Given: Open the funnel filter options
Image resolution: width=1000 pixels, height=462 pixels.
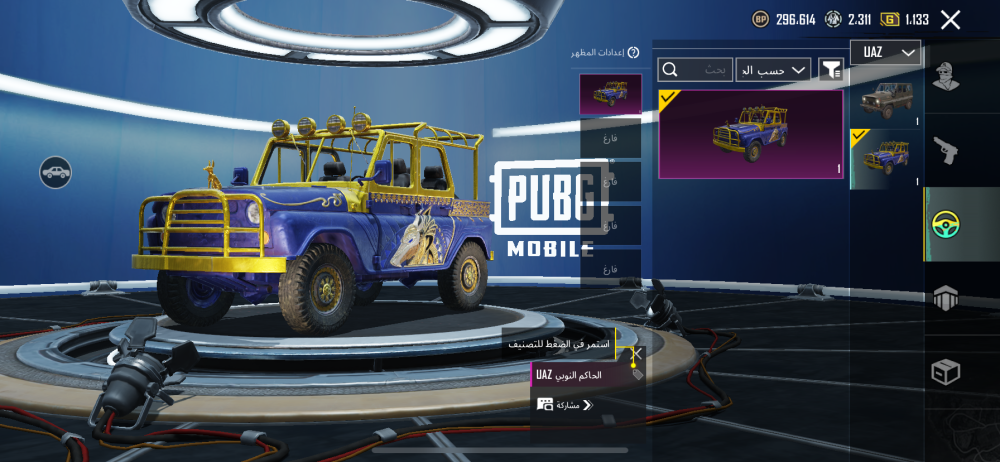Looking at the screenshot, I should [830, 69].
